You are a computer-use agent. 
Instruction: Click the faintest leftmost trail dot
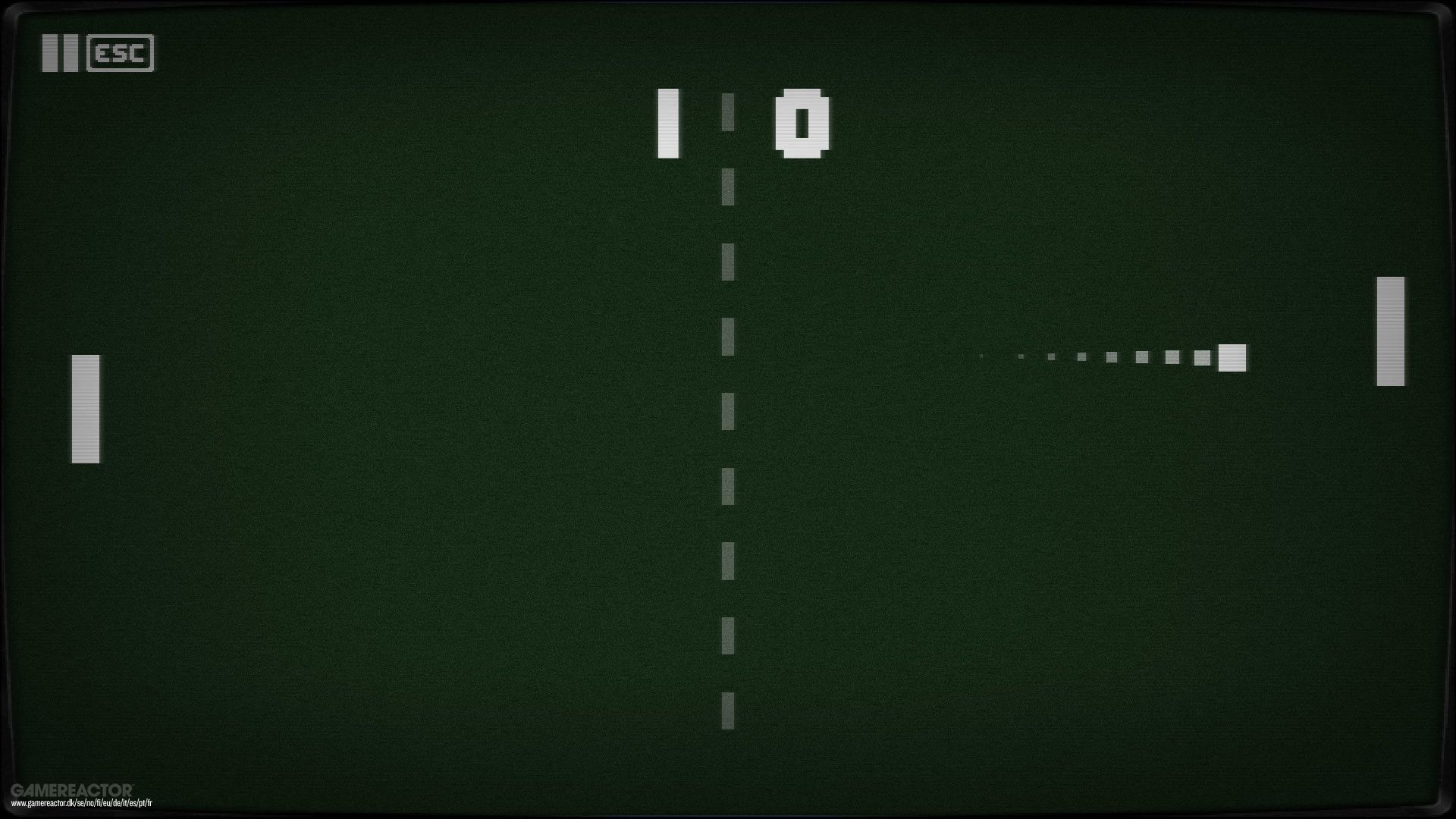(982, 355)
